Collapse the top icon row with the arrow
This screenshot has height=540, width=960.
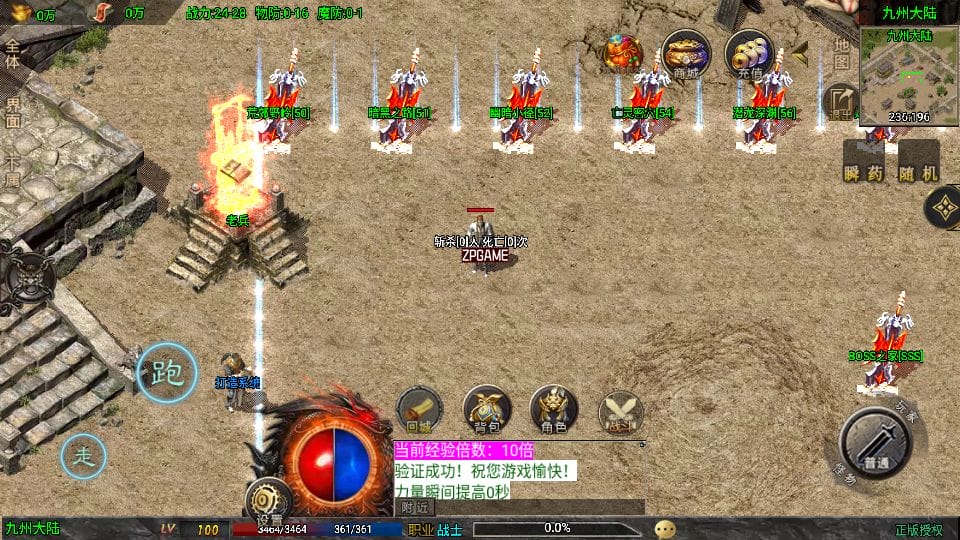801,52
